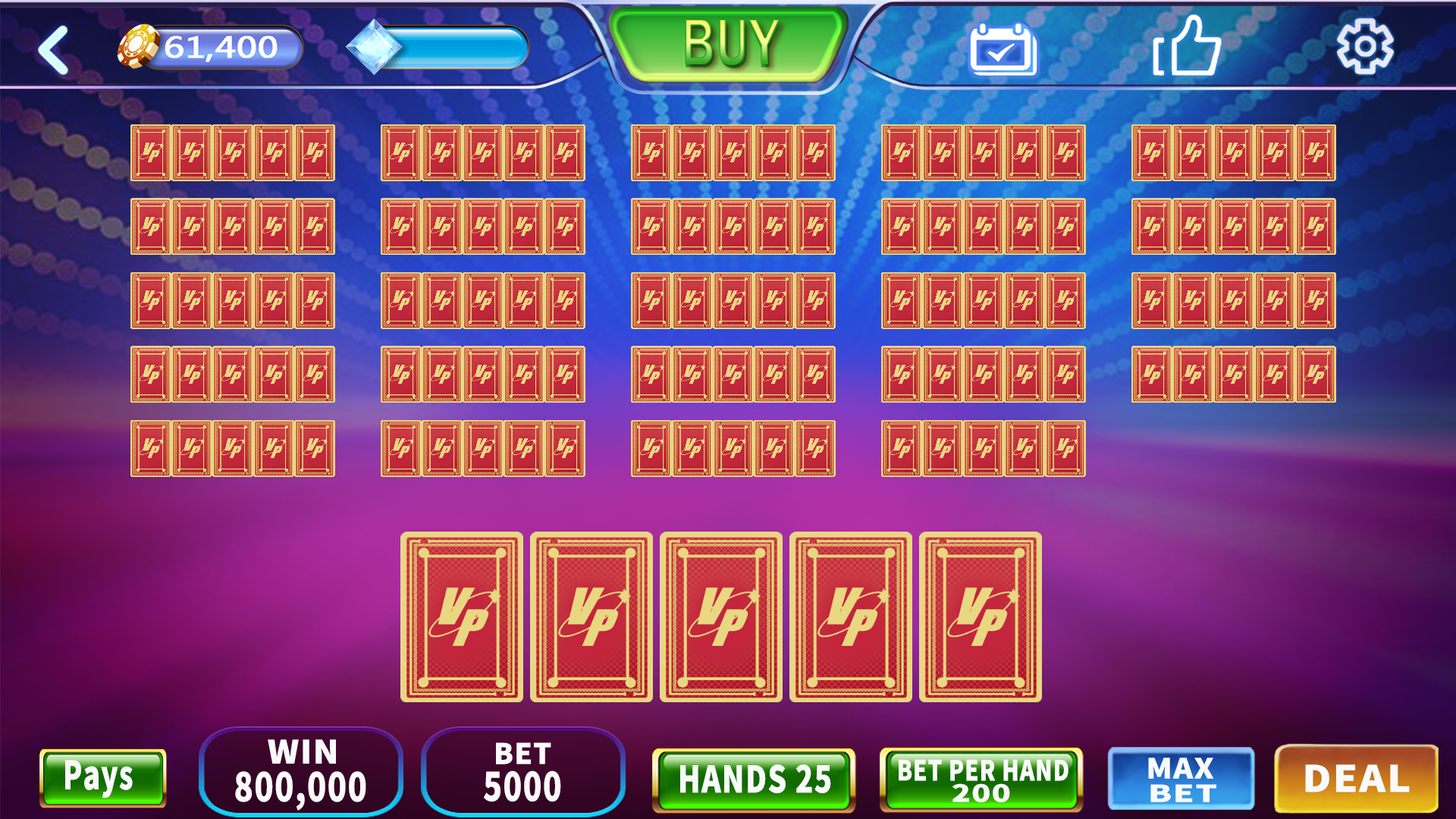The height and width of the screenshot is (819, 1456).
Task: Toggle hold on the second large card
Action: tap(592, 618)
